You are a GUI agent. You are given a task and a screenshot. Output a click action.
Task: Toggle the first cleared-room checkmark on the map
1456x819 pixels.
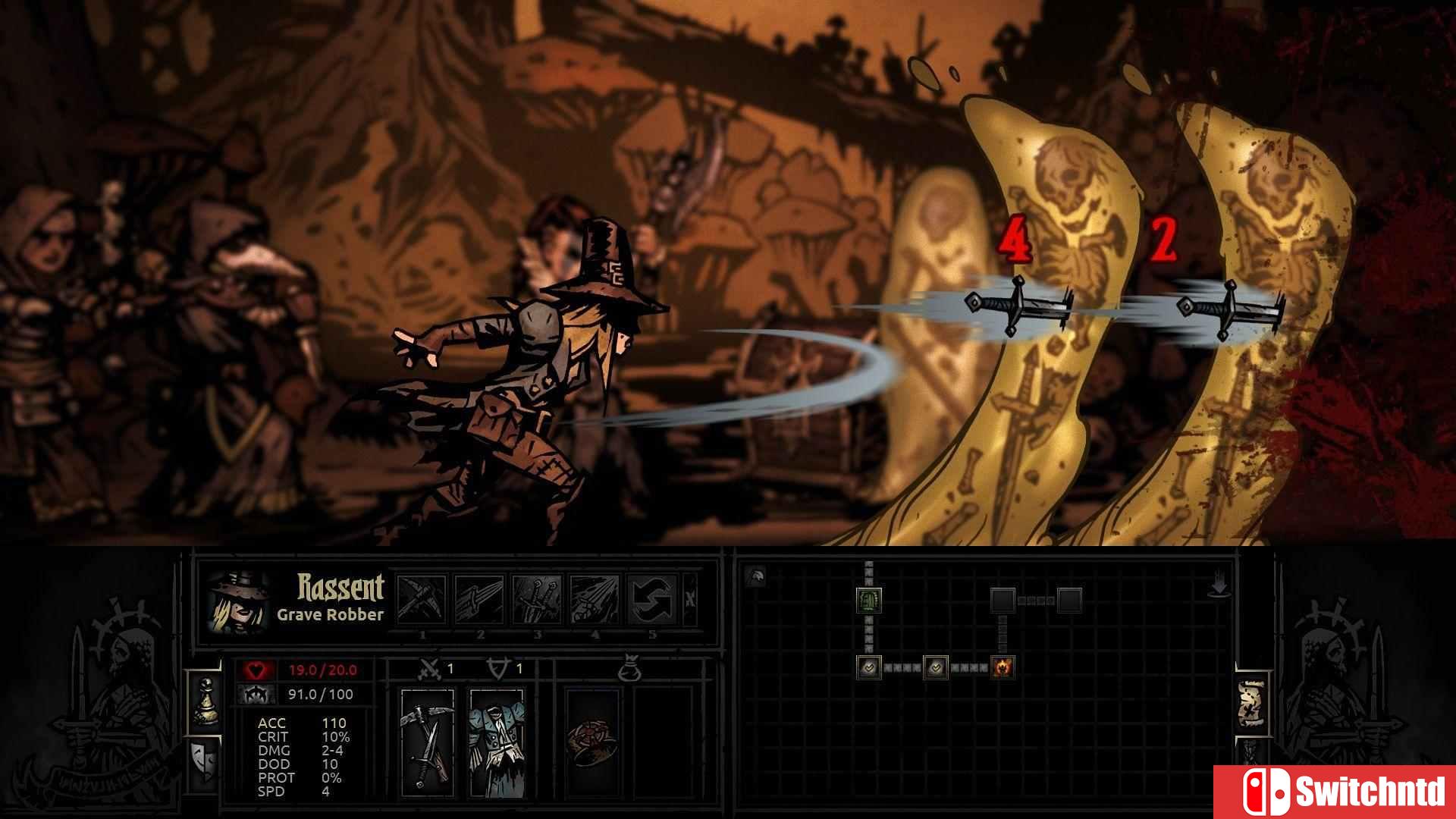click(870, 667)
